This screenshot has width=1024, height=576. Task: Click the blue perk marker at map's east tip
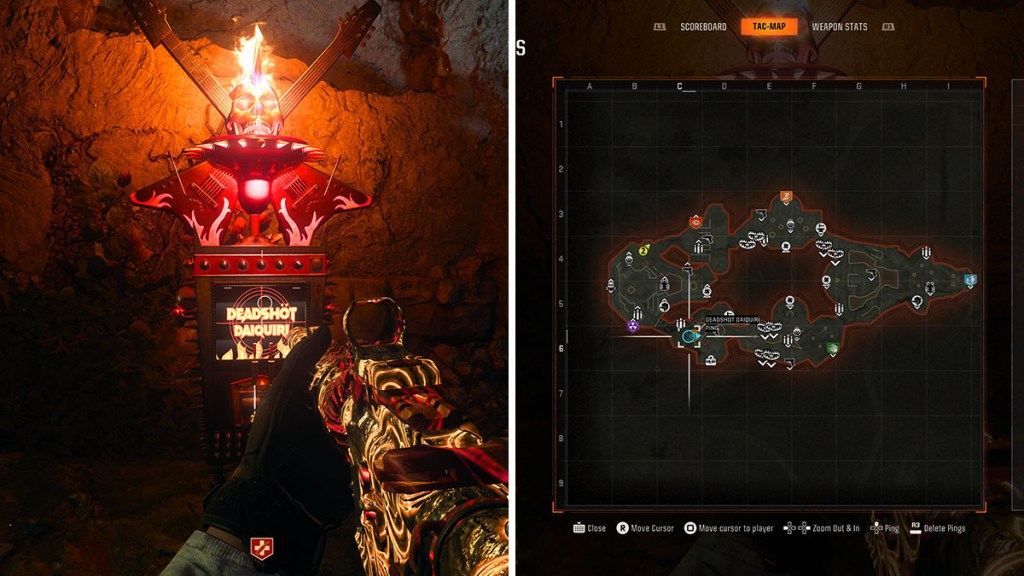[970, 281]
